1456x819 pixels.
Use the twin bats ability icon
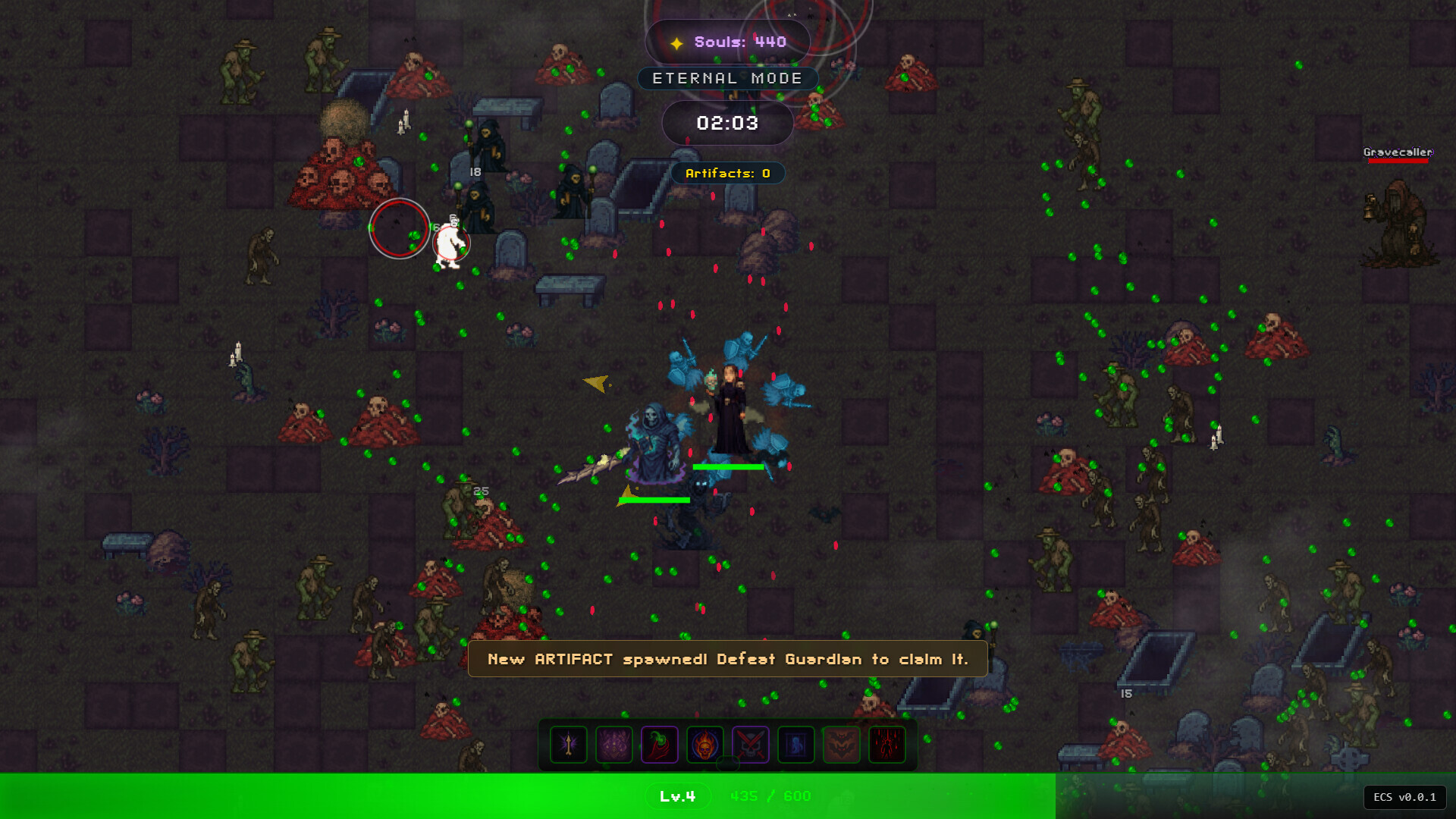click(x=842, y=745)
